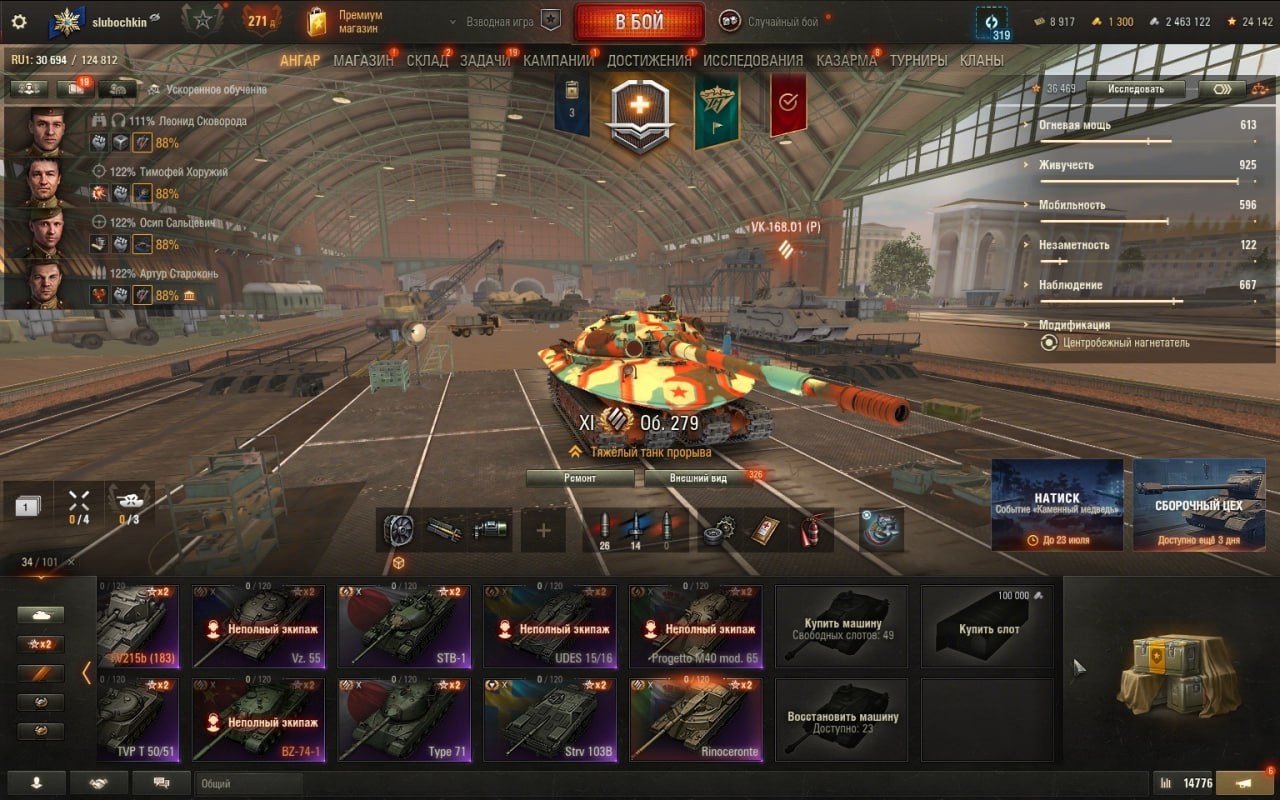Open the СКЛАД tab
The height and width of the screenshot is (800, 1280).
click(427, 60)
